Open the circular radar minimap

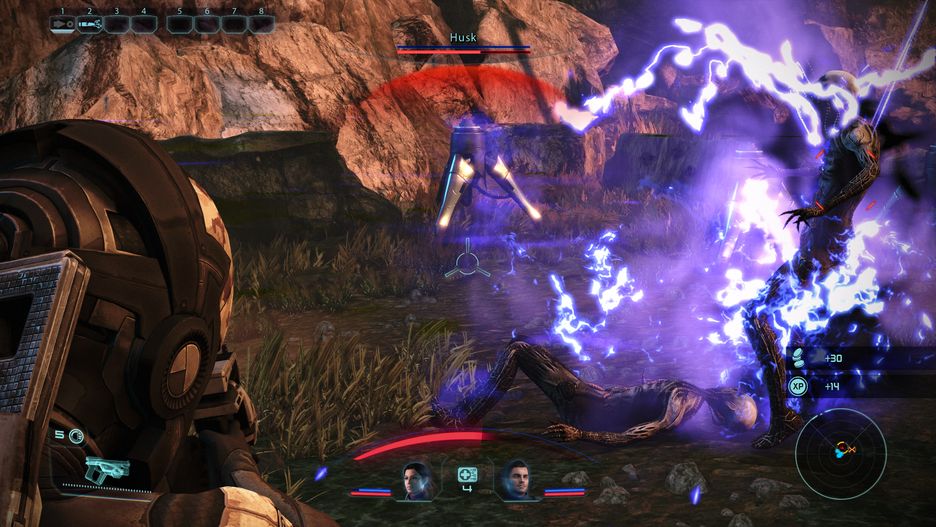tap(840, 454)
